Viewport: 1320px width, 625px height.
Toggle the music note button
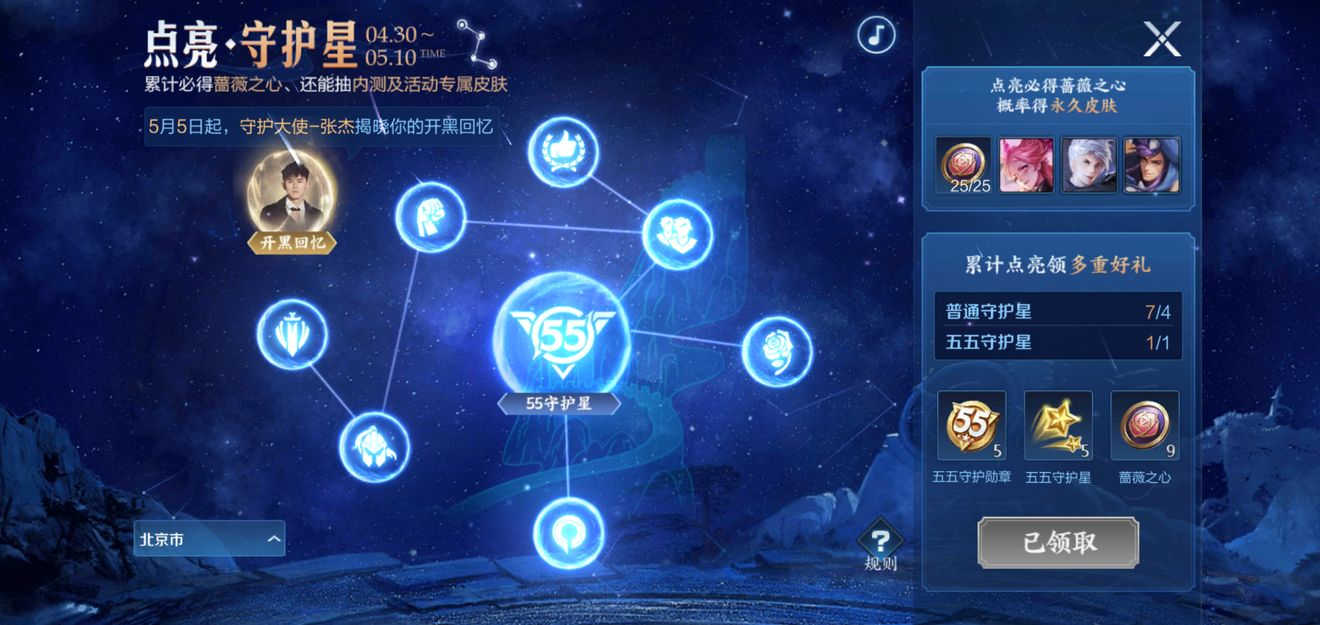(x=876, y=35)
